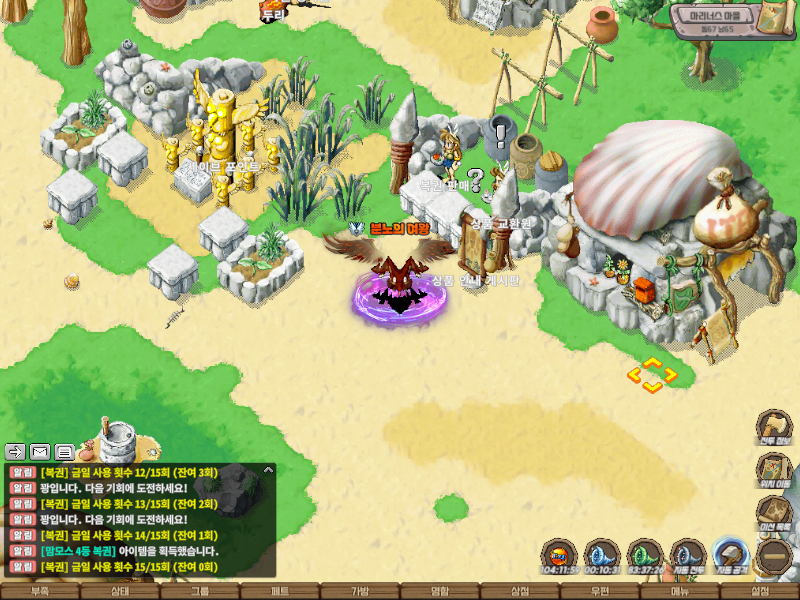This screenshot has width=800, height=600.
Task: Open the 명함 (name card) menu
Action: [x=440, y=591]
